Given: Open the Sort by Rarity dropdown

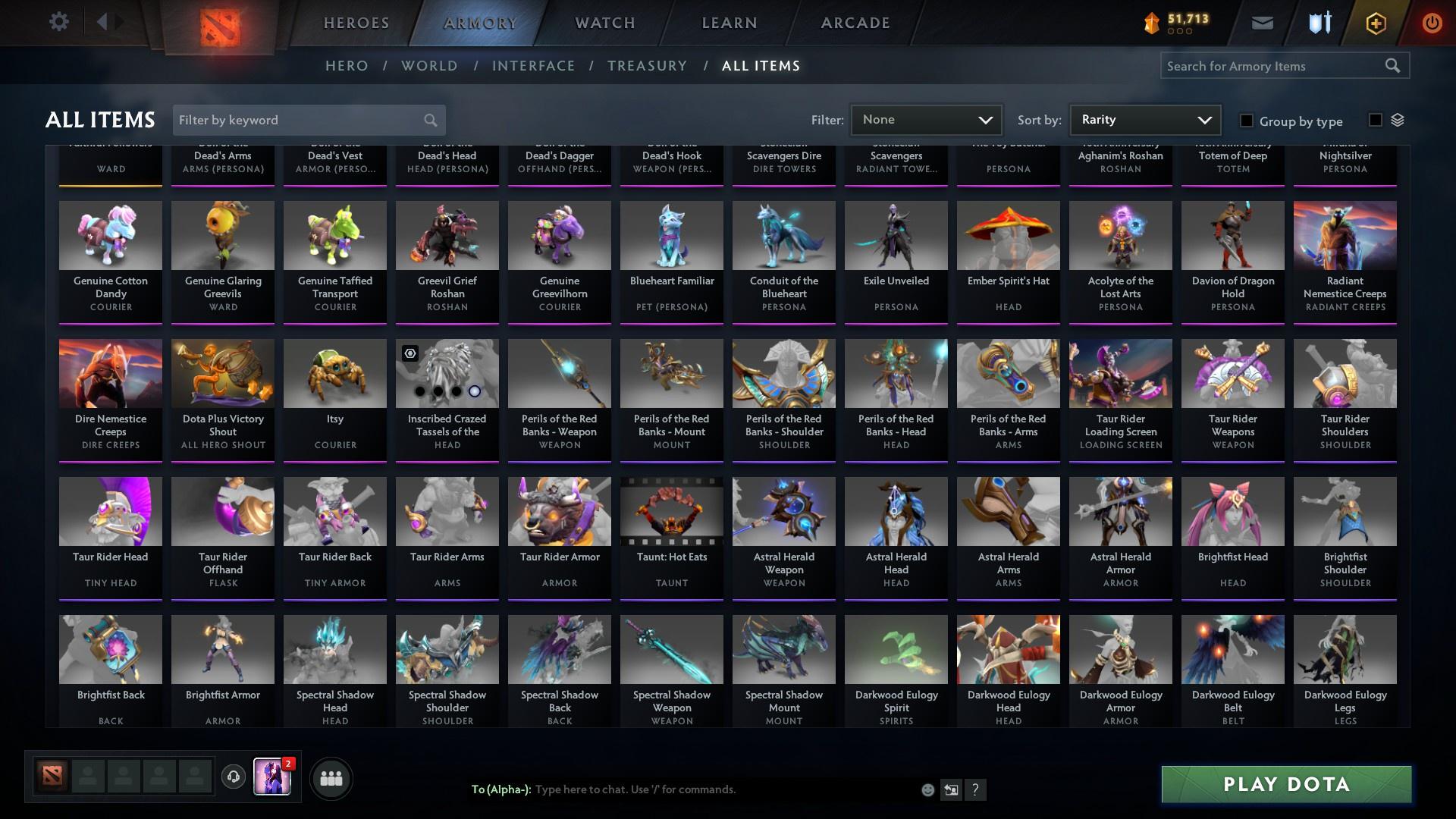Looking at the screenshot, I should pyautogui.click(x=1144, y=119).
